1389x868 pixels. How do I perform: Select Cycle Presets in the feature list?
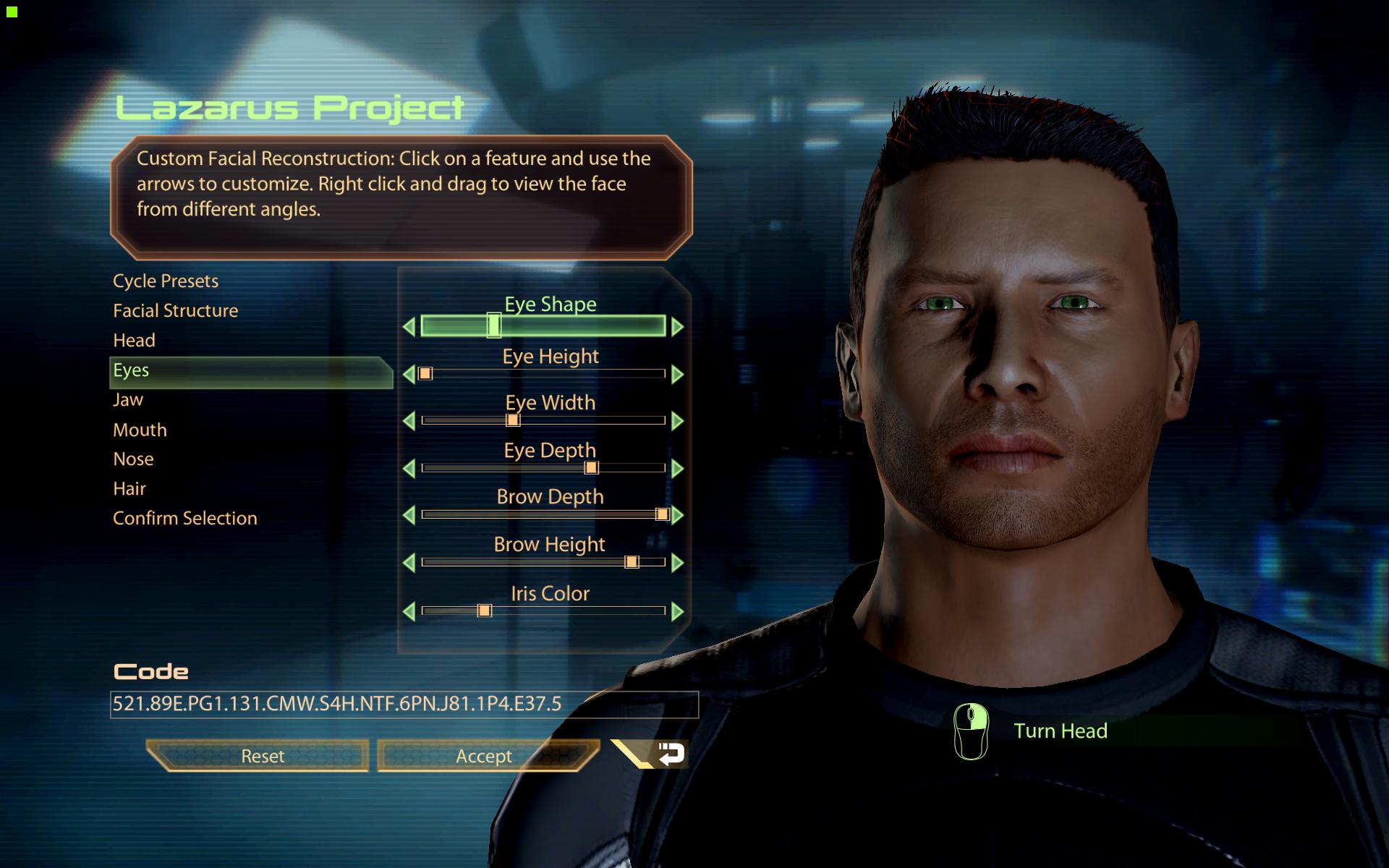(166, 281)
